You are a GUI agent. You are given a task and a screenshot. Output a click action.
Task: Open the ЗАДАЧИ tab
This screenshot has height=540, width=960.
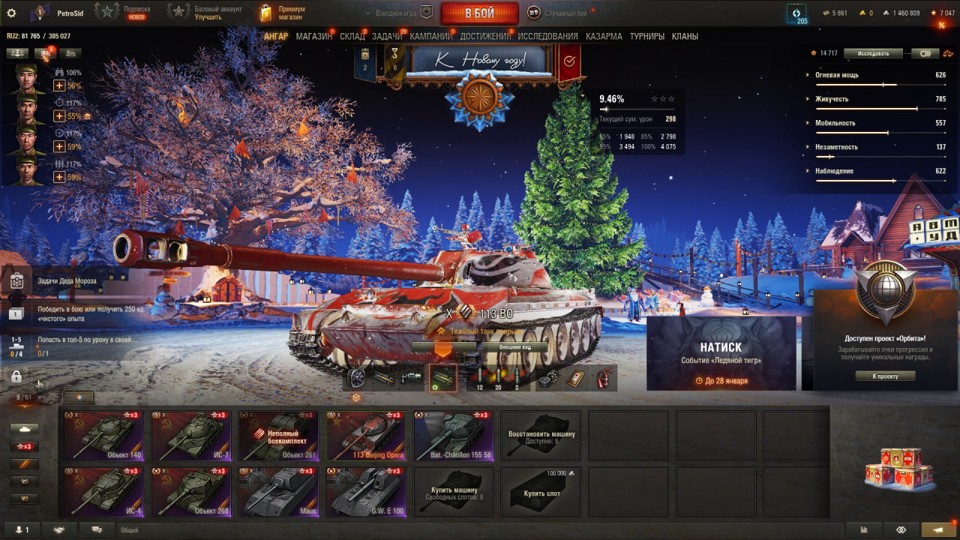point(387,36)
